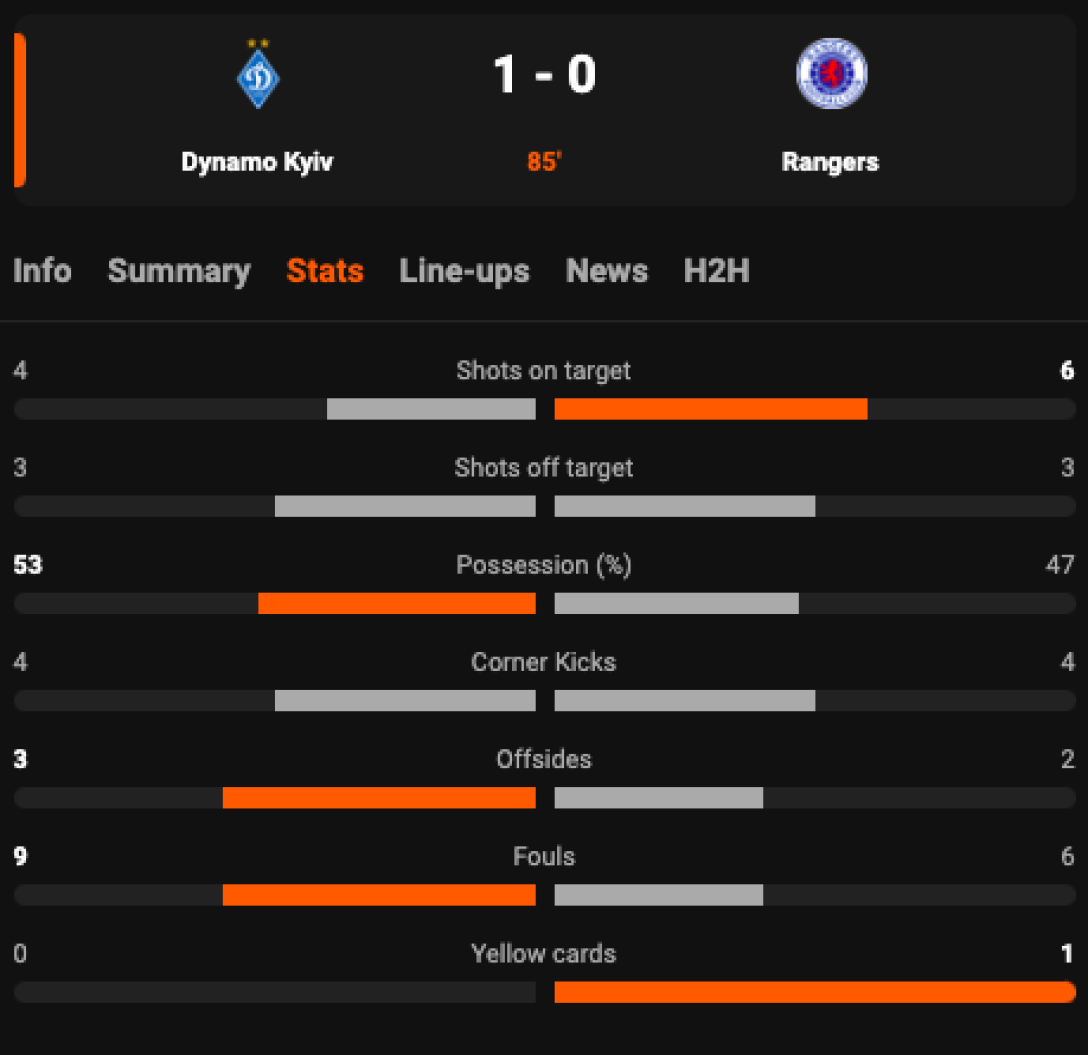Switch to the Summary tab
This screenshot has width=1088, height=1055.
coord(179,271)
